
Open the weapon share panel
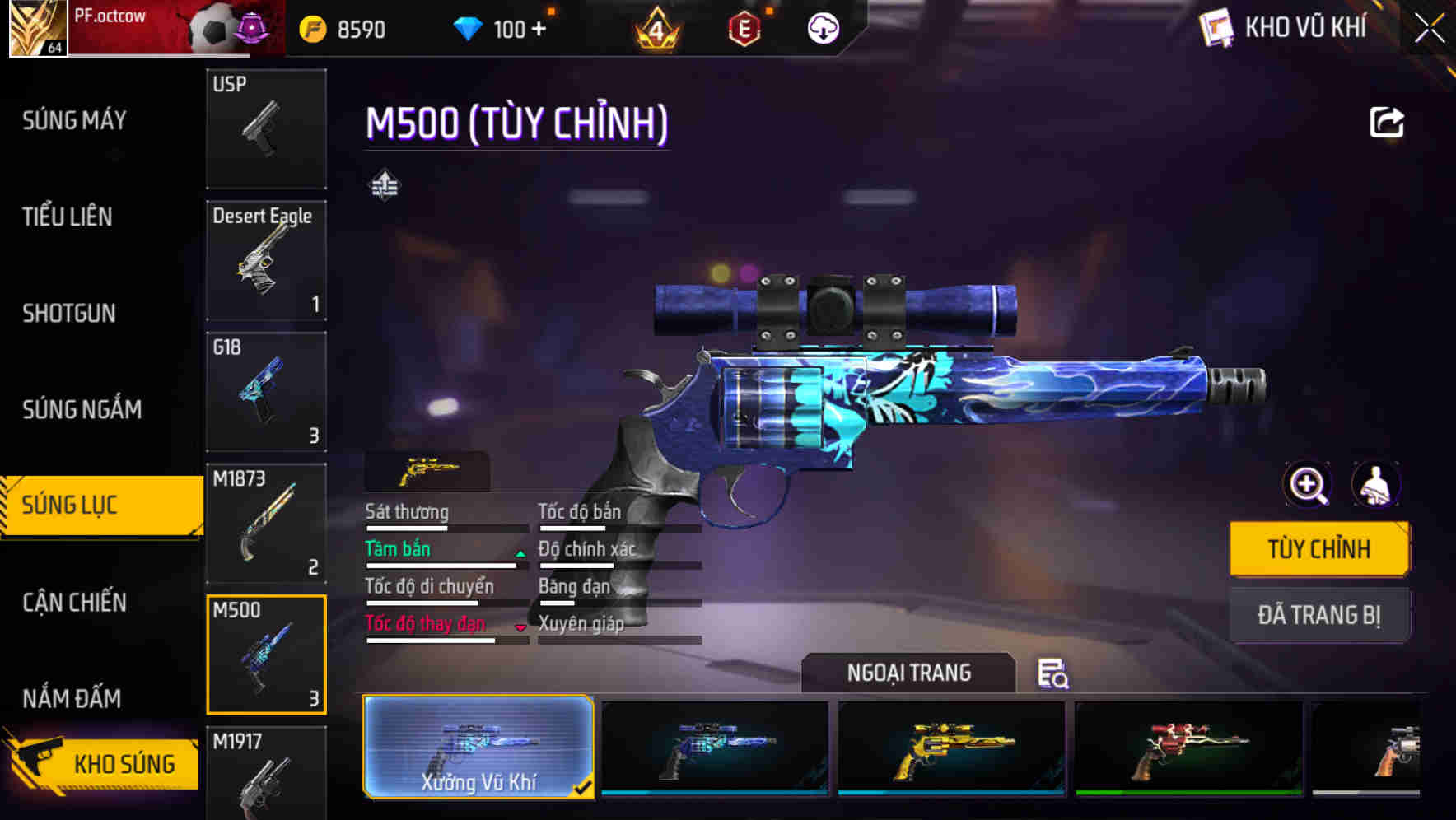(1388, 122)
